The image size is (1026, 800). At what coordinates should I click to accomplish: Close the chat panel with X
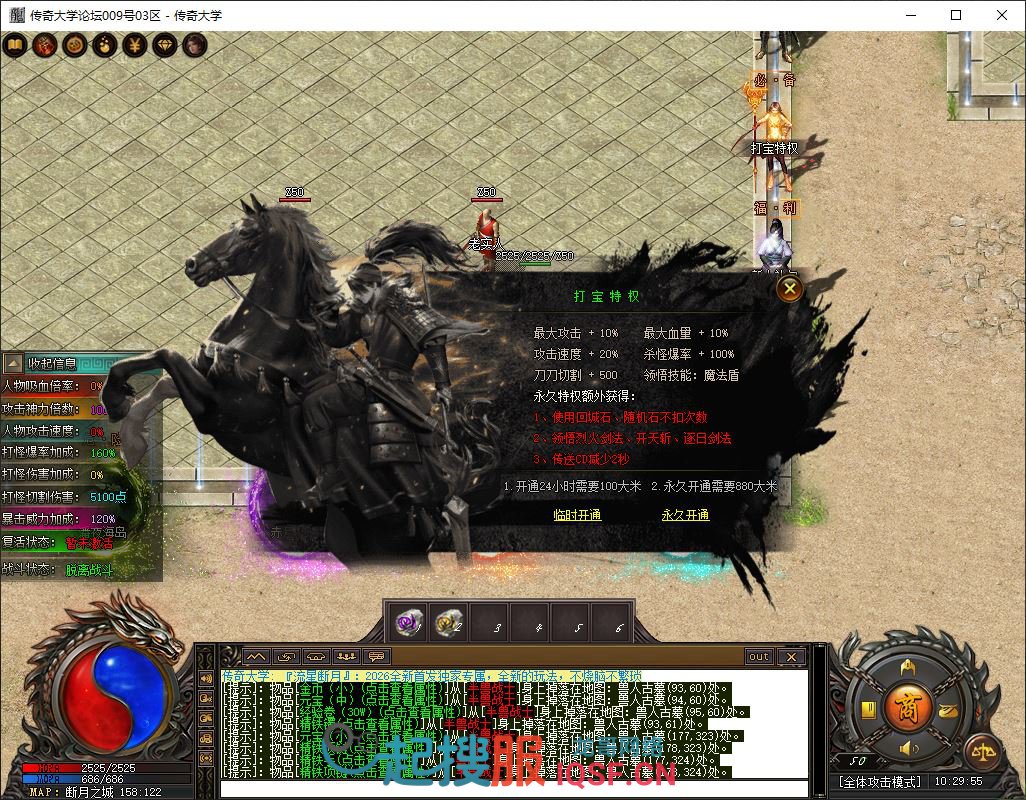pos(791,657)
